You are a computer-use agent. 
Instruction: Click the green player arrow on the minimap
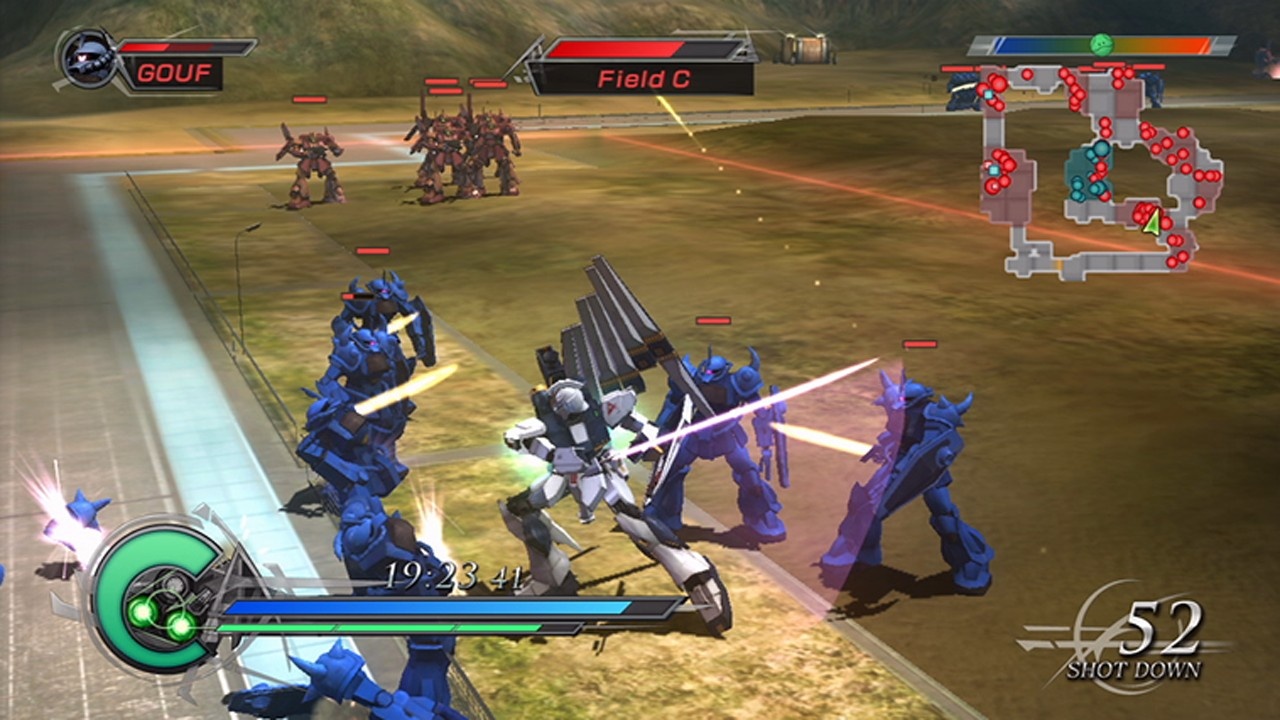pyautogui.click(x=1153, y=222)
